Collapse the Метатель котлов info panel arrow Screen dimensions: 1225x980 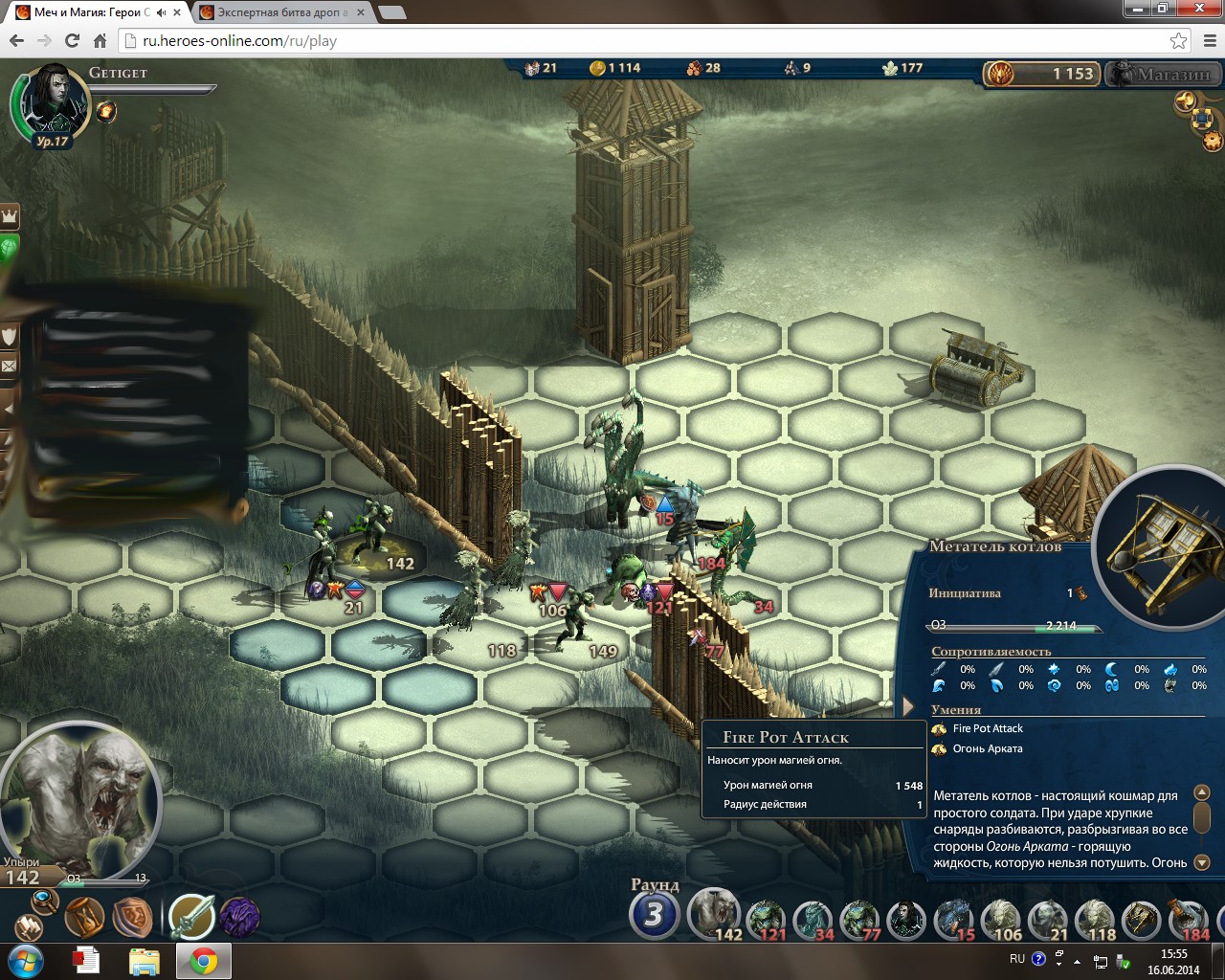[908, 707]
